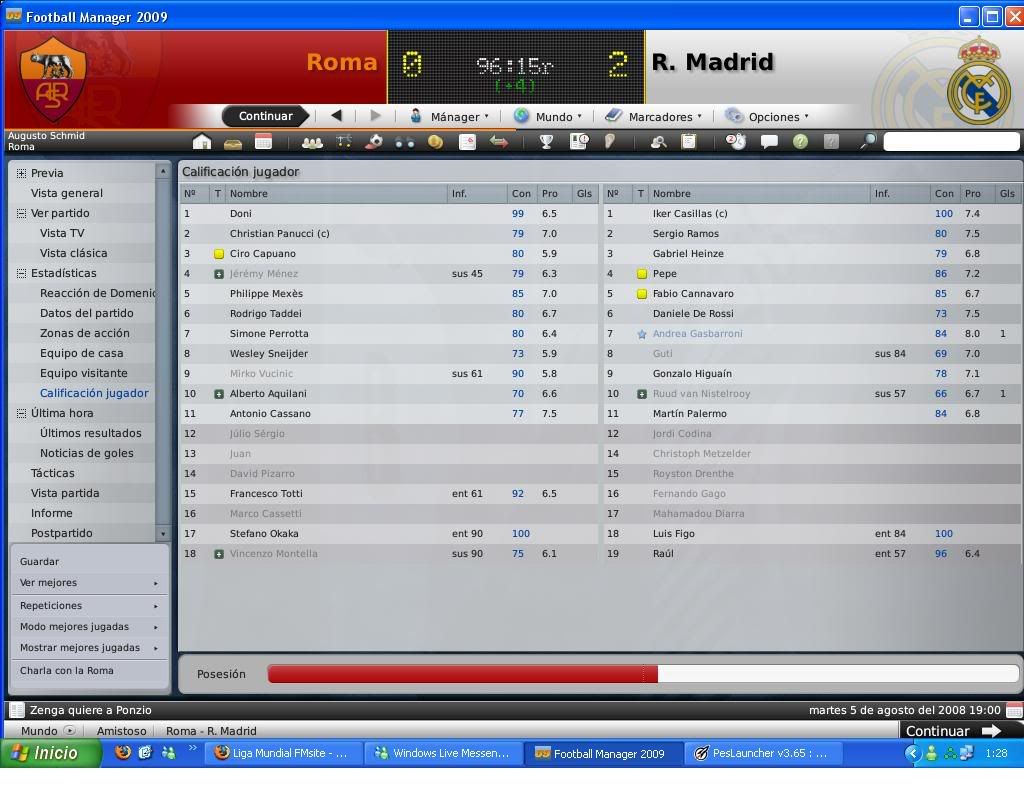This screenshot has height=791, width=1024.
Task: Choose Guardar to save the game
Action: pyautogui.click(x=40, y=561)
